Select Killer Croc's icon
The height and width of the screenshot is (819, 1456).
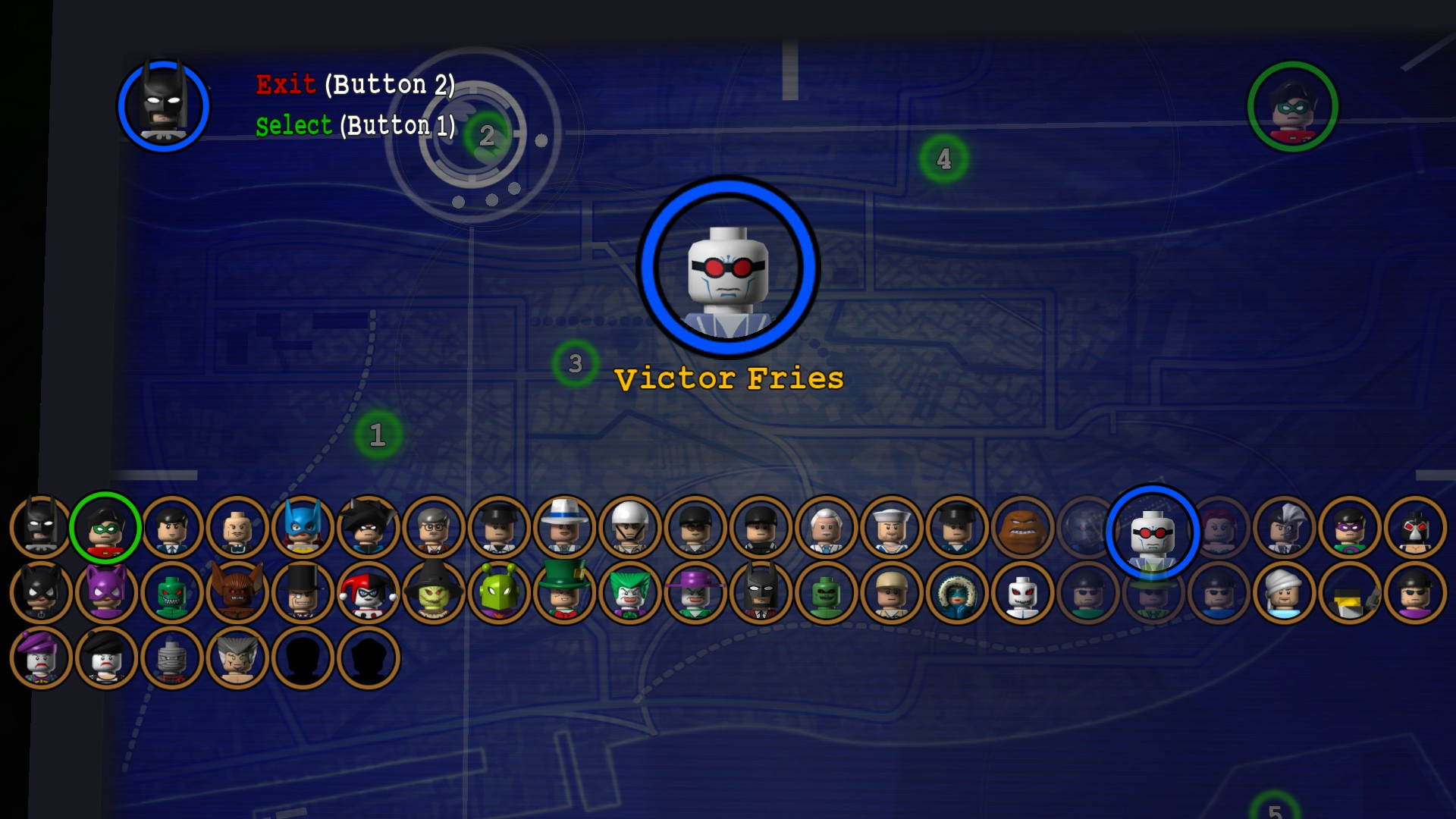(x=173, y=594)
